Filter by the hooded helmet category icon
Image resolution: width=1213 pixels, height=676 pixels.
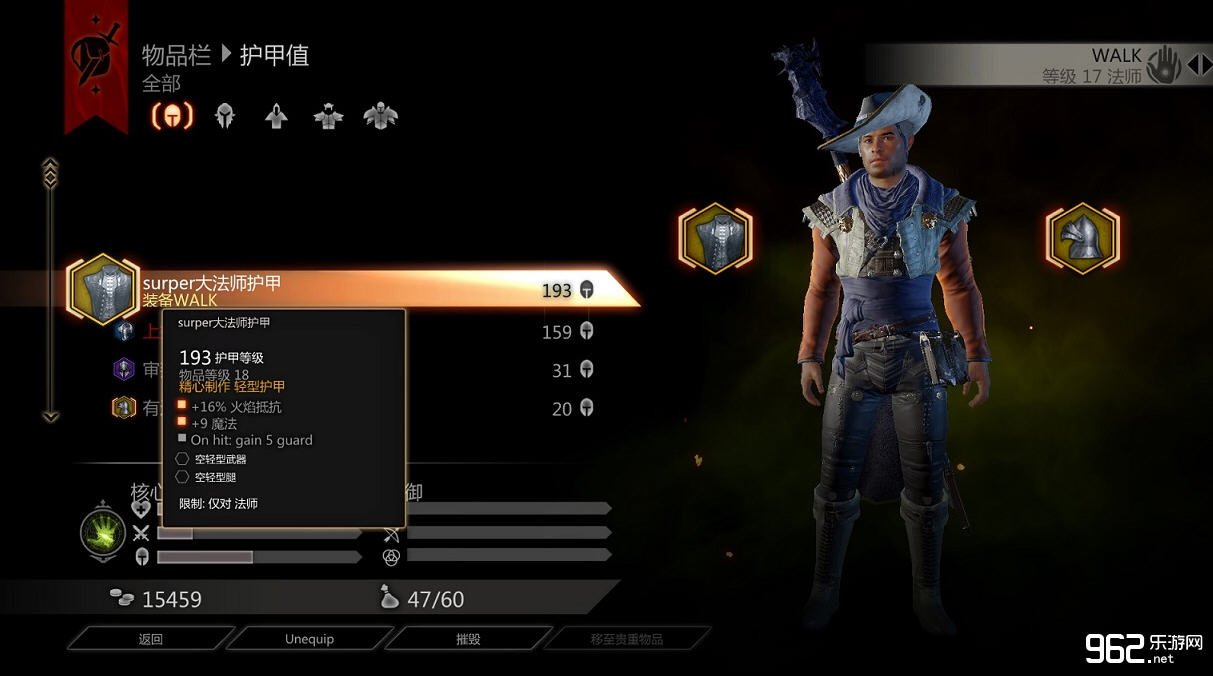(x=225, y=116)
